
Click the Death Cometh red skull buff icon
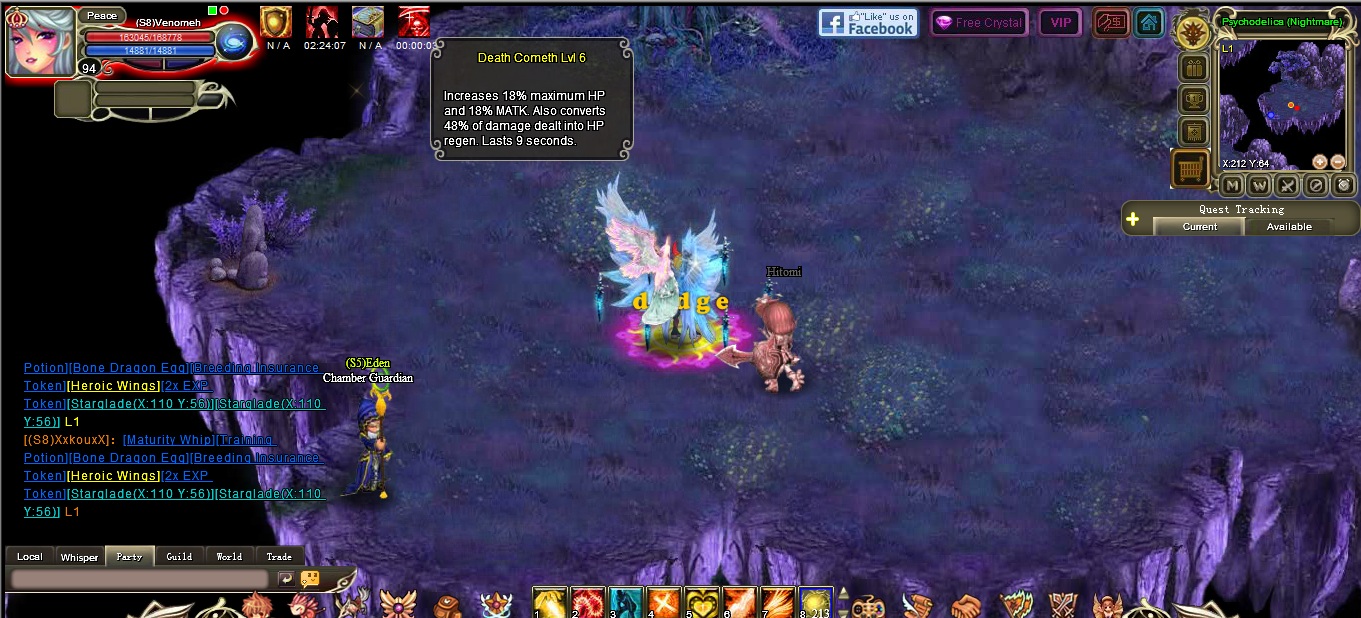(x=414, y=22)
